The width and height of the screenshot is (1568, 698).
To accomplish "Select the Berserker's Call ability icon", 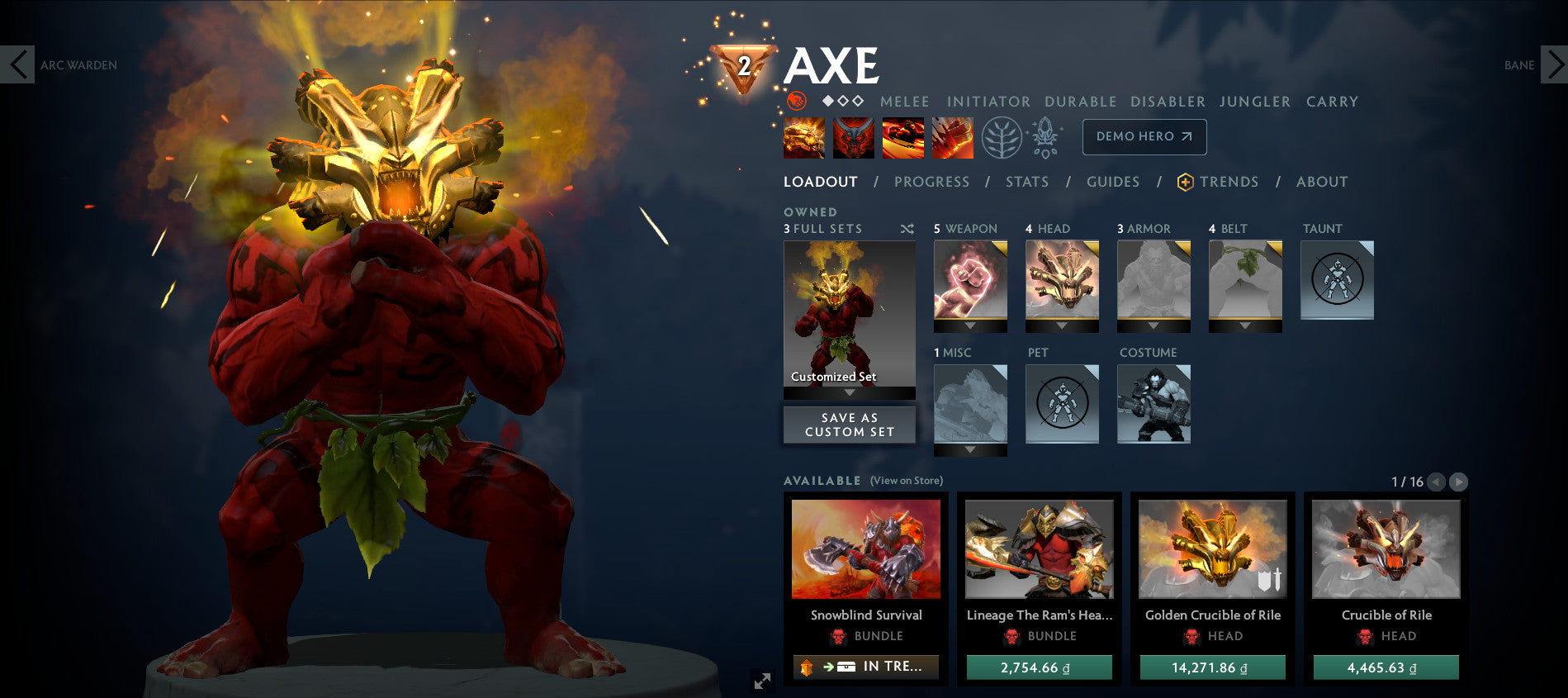I will coord(803,138).
